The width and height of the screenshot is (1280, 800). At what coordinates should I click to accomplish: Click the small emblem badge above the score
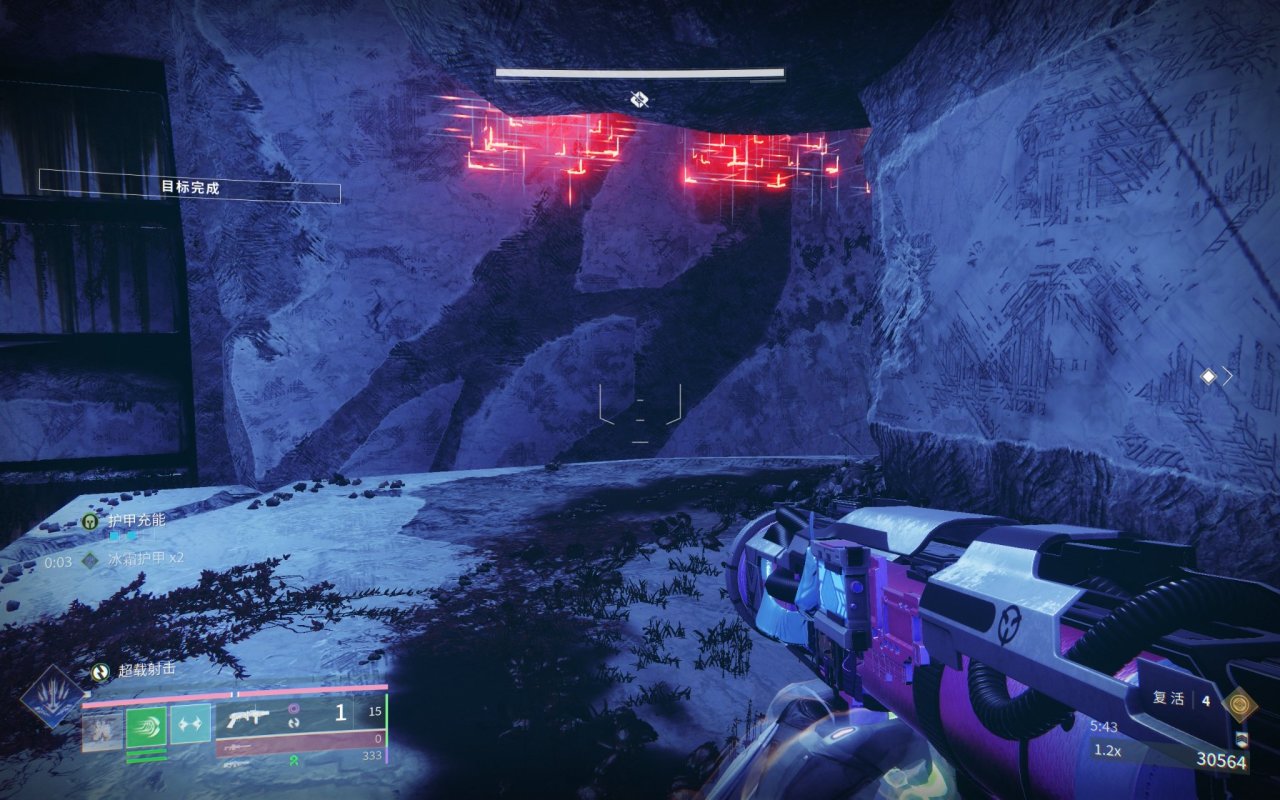[x=1241, y=740]
